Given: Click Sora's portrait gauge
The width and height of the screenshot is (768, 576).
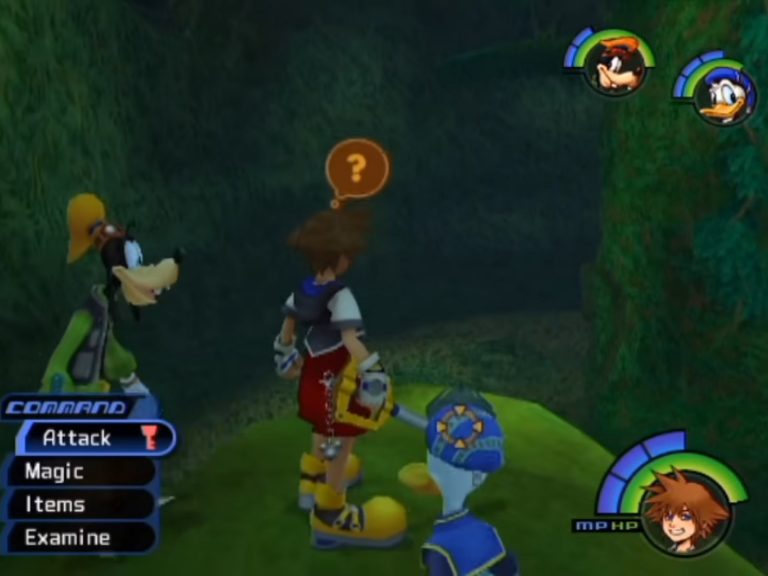Looking at the screenshot, I should pyautogui.click(x=685, y=510).
